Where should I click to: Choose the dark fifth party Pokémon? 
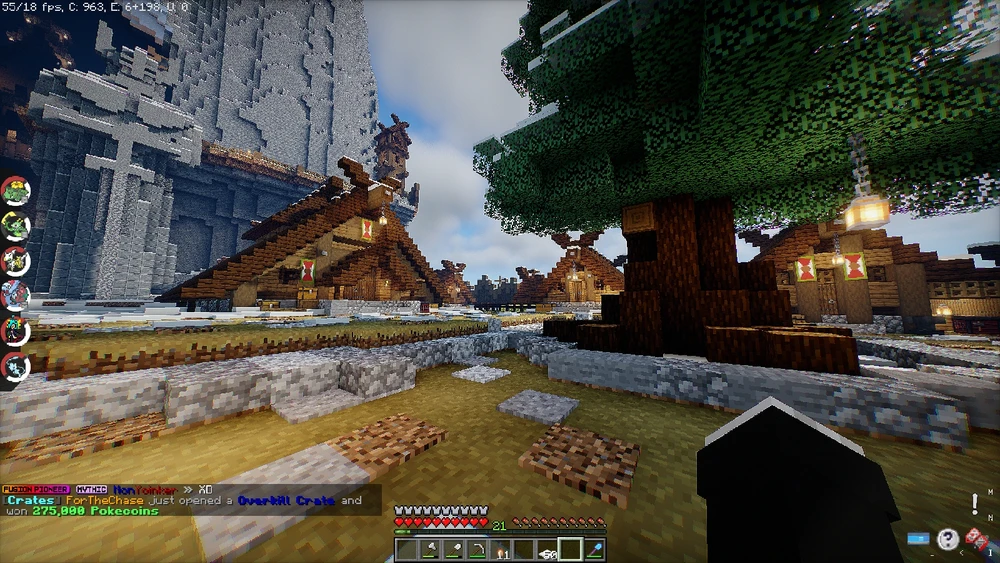click(x=16, y=330)
